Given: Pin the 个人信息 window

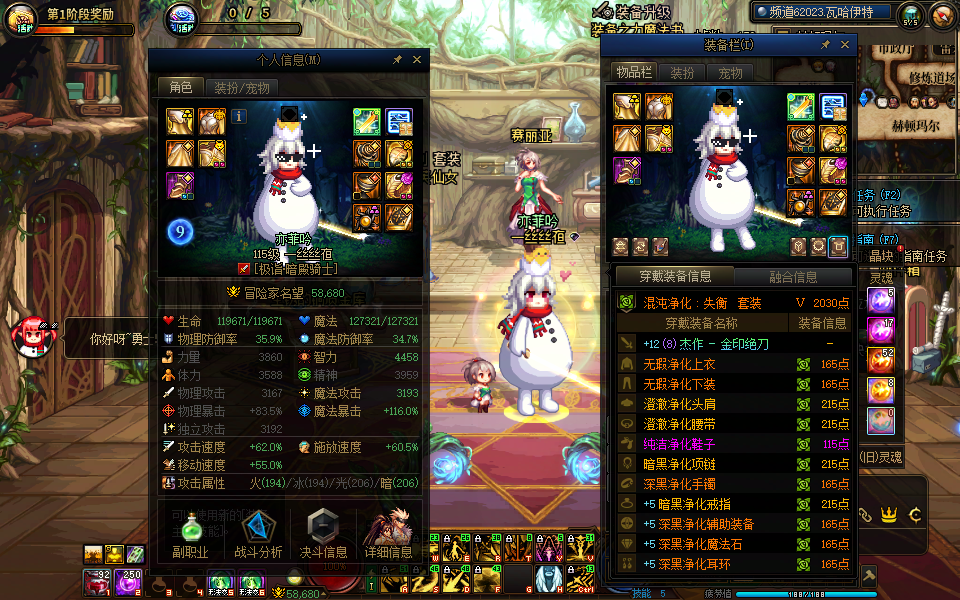Looking at the screenshot, I should point(397,60).
